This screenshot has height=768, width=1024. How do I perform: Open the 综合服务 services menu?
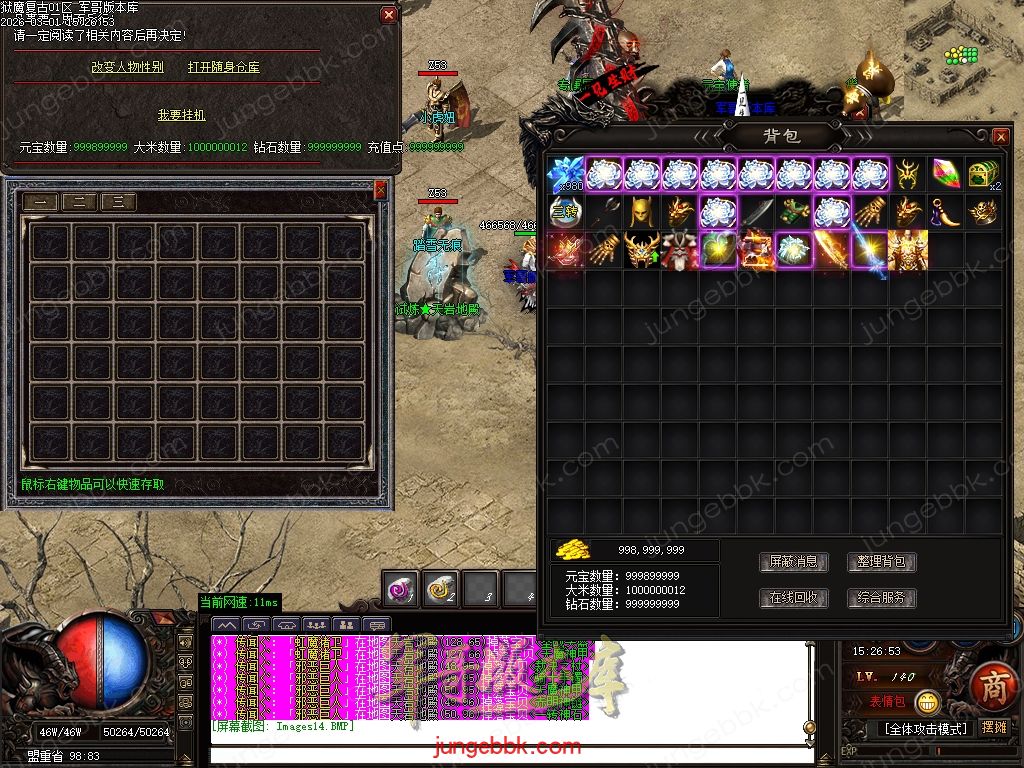pyautogui.click(x=881, y=598)
